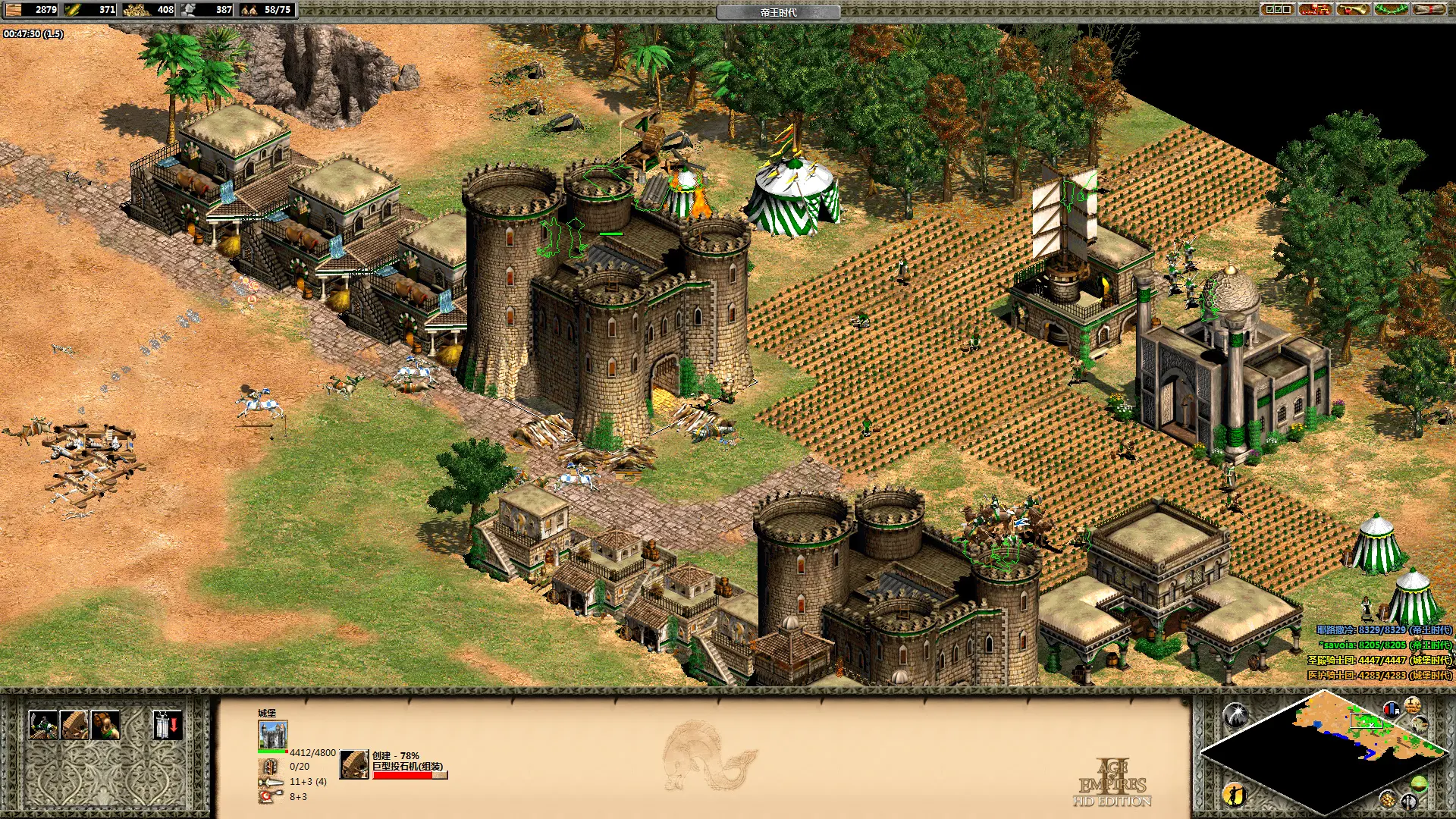Select the idle villager button
The width and height of the screenshot is (1456, 819).
(x=1235, y=794)
